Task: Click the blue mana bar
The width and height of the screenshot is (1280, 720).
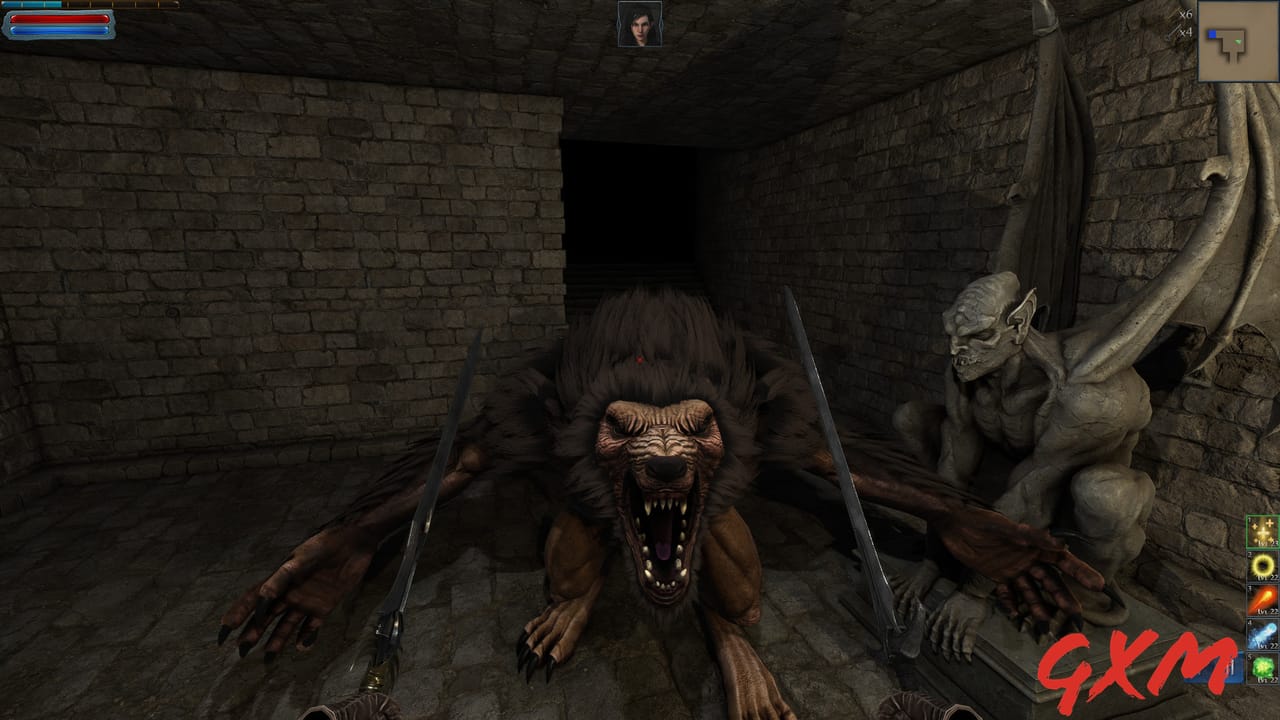Action: tap(60, 30)
